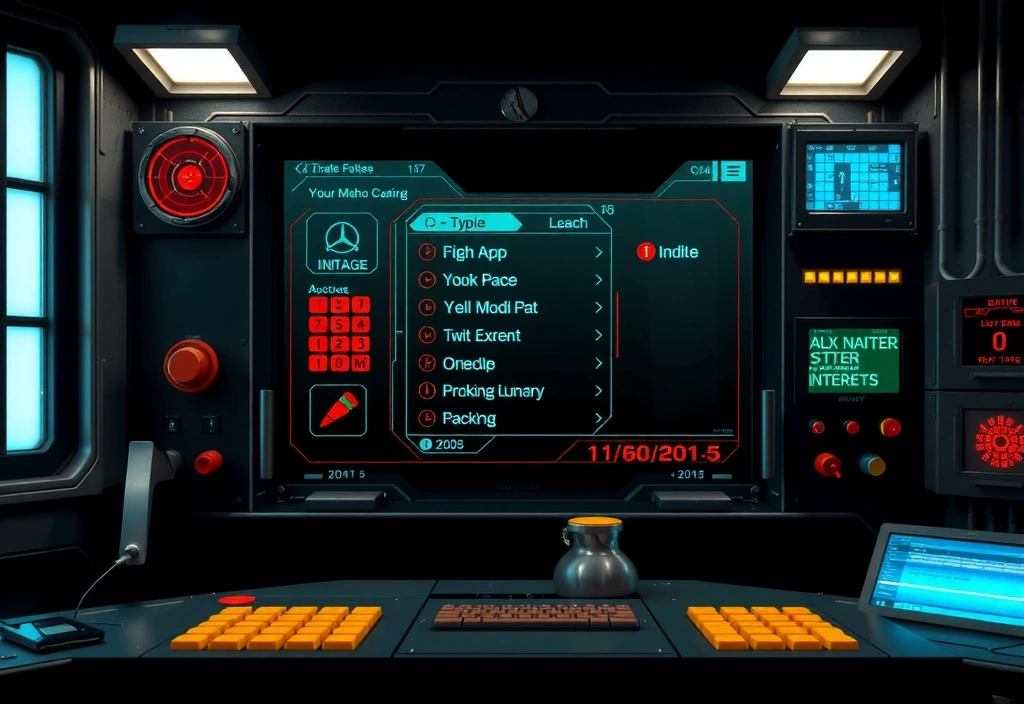Select the red rocket icon tile
1024x704 pixels.
point(338,410)
